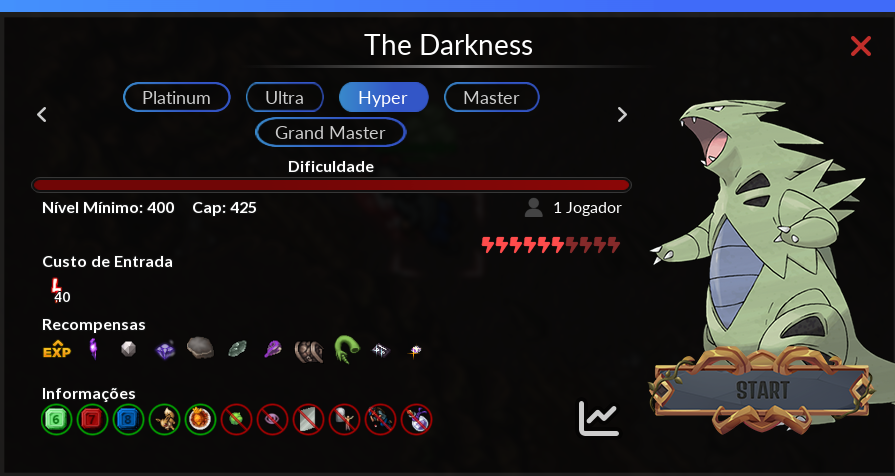Click the red number 7 info icon
Viewport: 895px width, 476px height.
coord(92,418)
